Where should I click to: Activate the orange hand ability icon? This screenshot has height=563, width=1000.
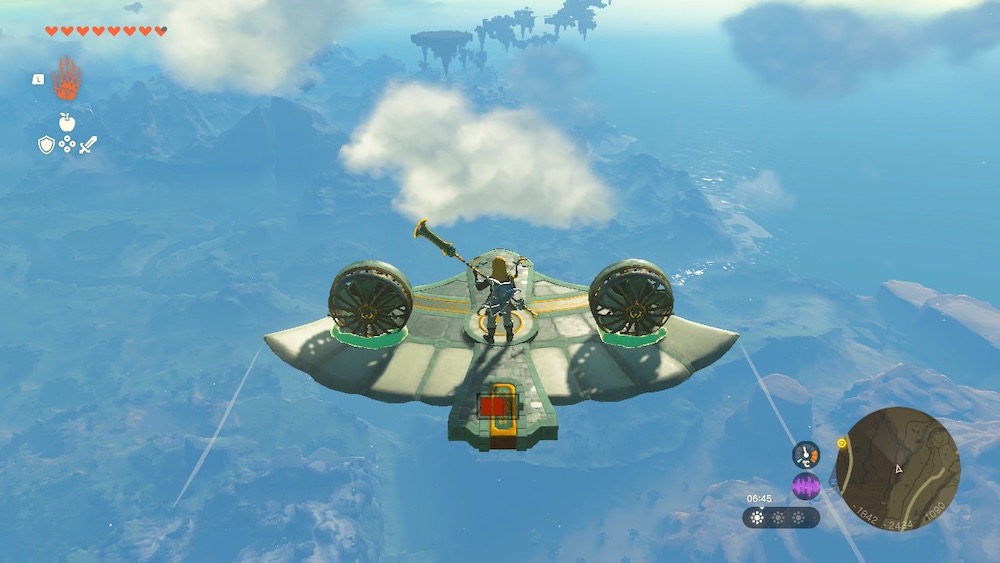[x=67, y=78]
